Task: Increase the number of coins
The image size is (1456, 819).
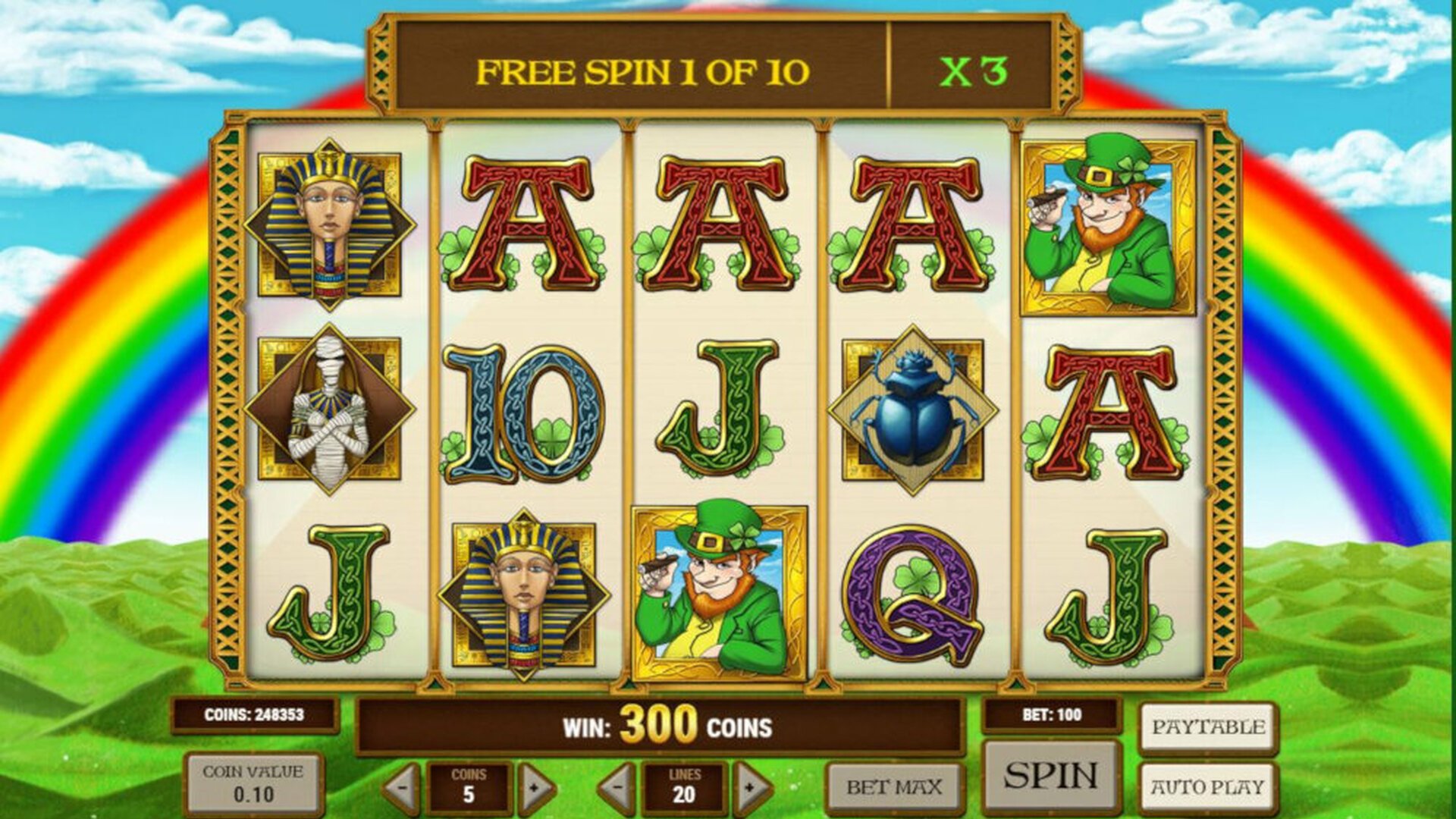Action: click(x=535, y=789)
